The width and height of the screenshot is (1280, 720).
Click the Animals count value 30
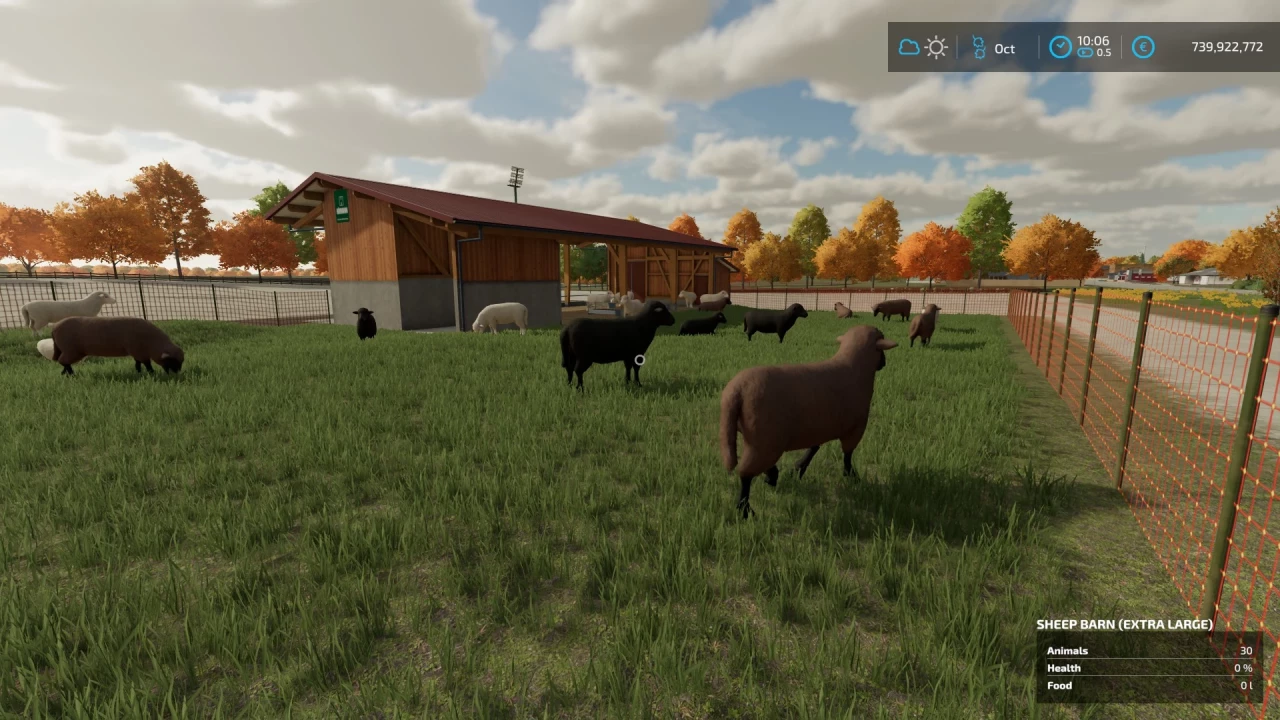tap(1246, 650)
